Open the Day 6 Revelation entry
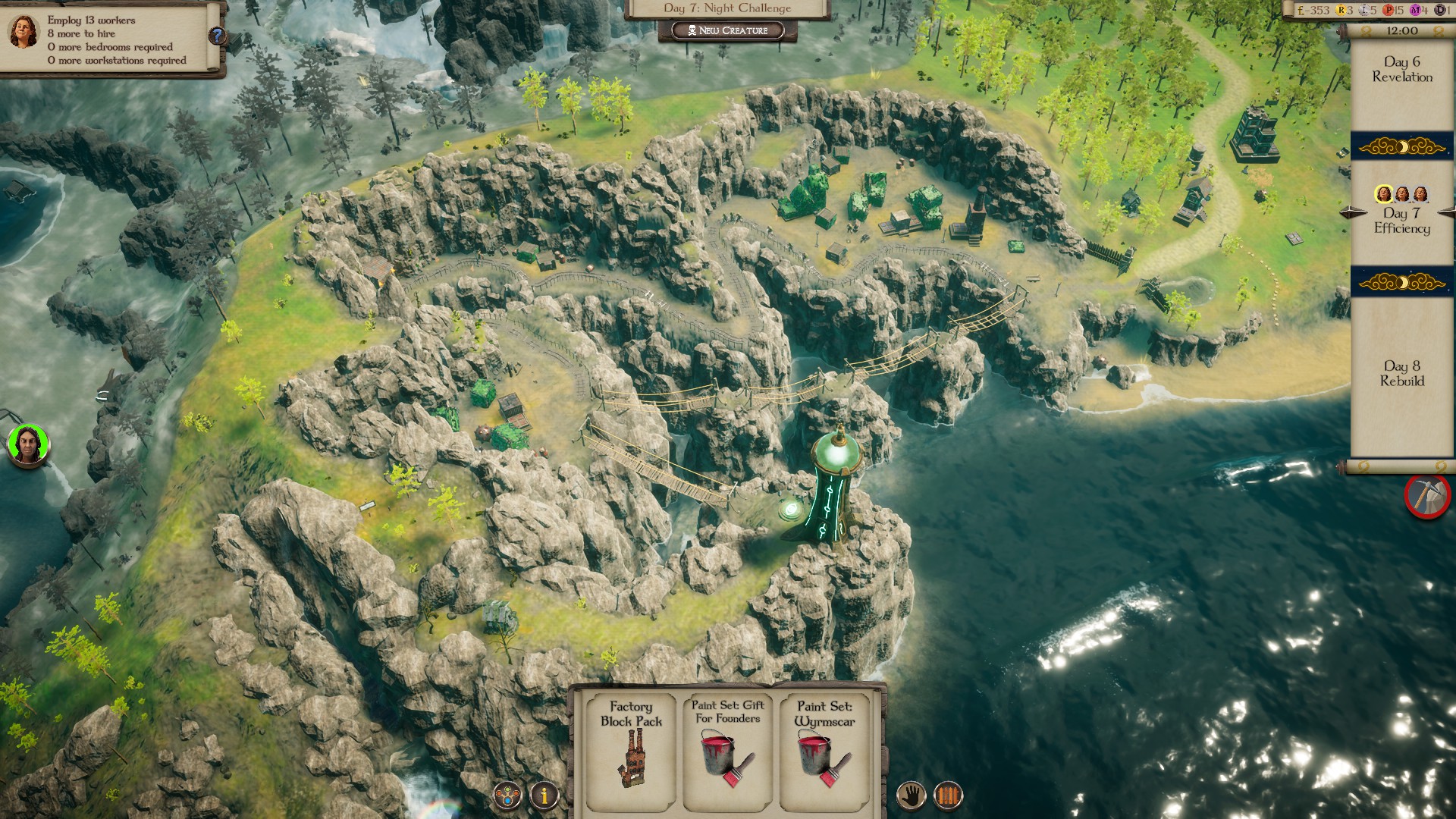Image resolution: width=1456 pixels, height=819 pixels. click(x=1401, y=71)
